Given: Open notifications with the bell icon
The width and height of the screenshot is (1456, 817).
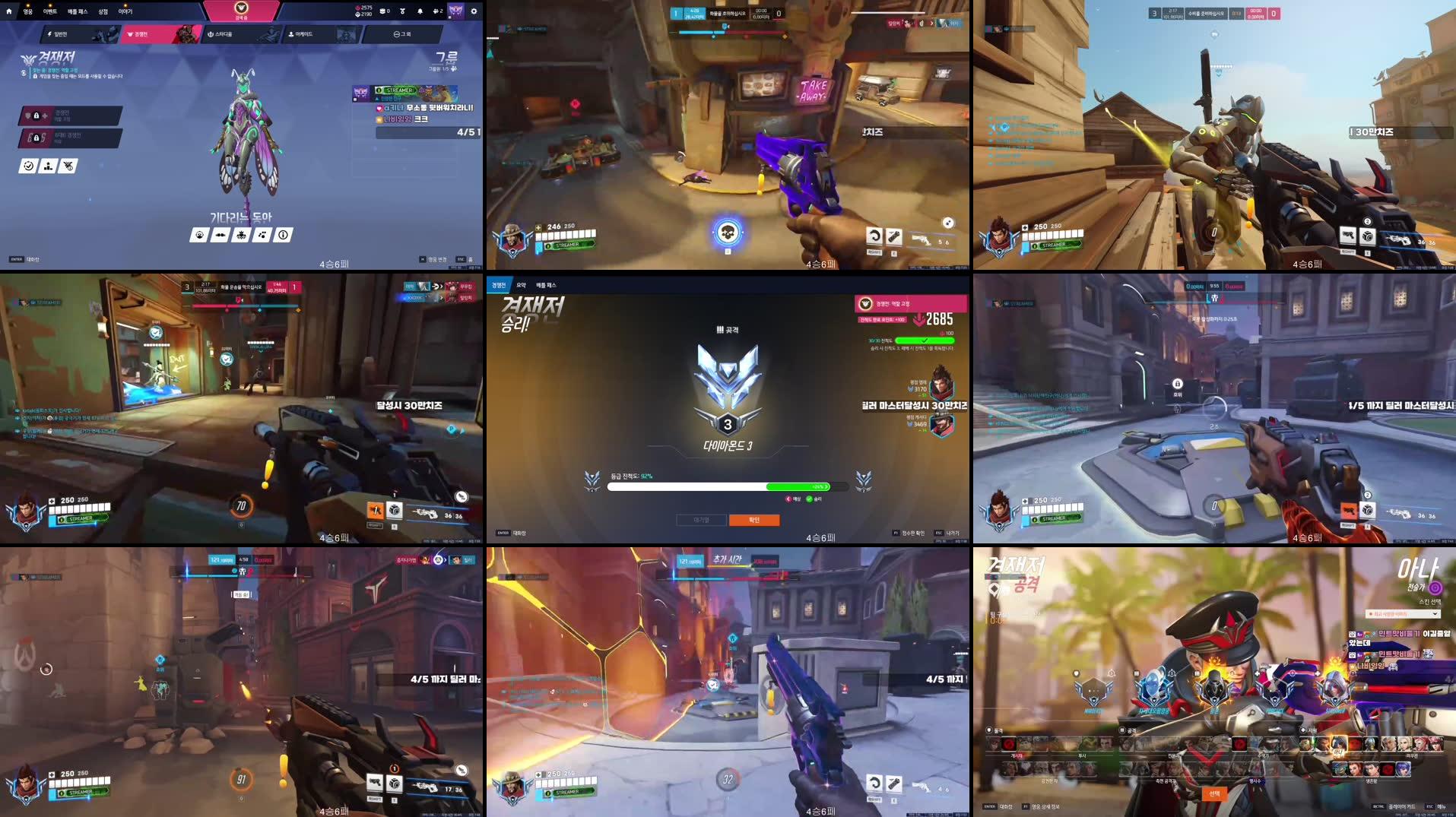Looking at the screenshot, I should [x=420, y=11].
